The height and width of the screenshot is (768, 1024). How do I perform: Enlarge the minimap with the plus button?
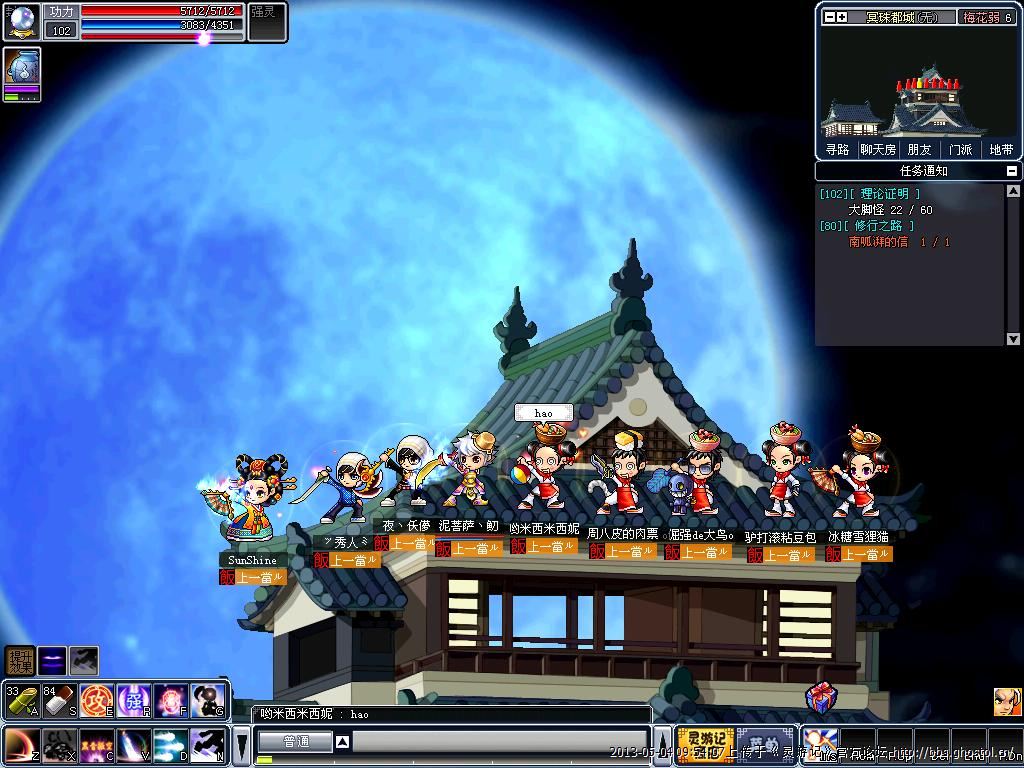tap(842, 17)
